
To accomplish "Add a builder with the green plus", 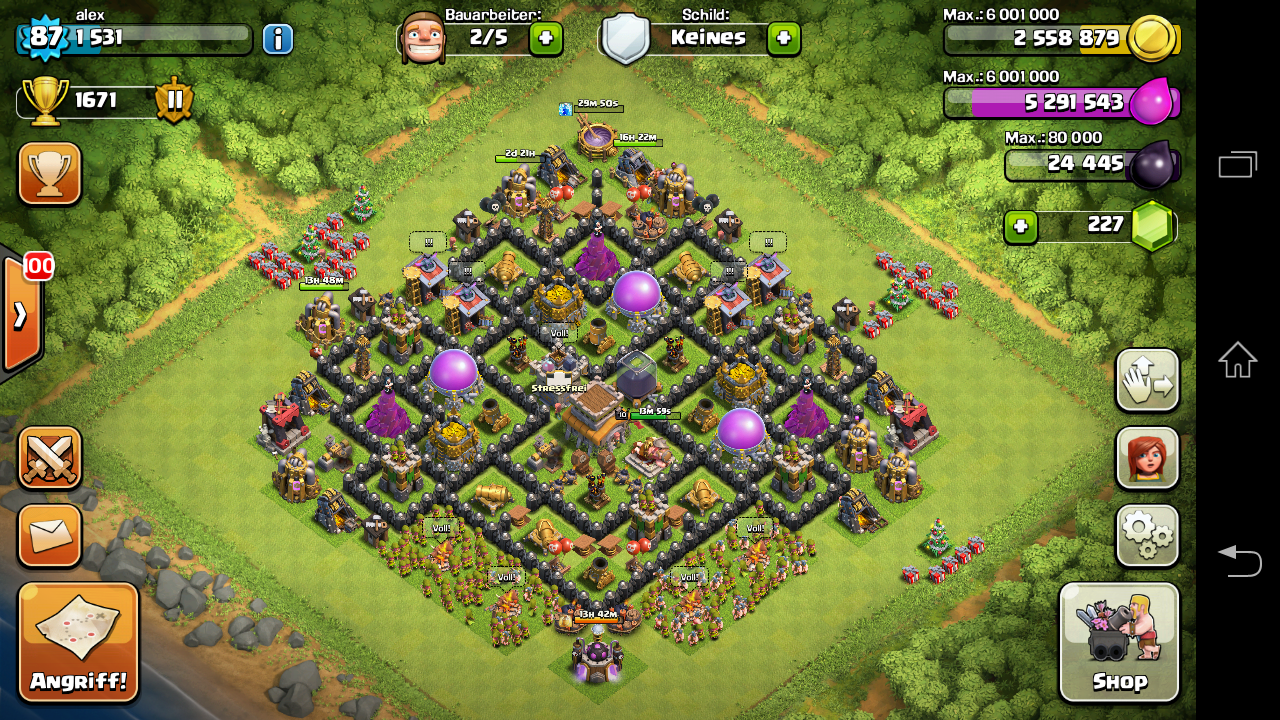I will [x=546, y=39].
